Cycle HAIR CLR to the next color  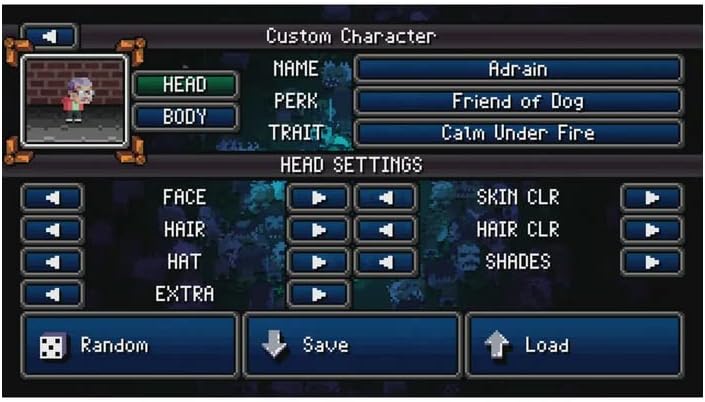pyautogui.click(x=651, y=229)
